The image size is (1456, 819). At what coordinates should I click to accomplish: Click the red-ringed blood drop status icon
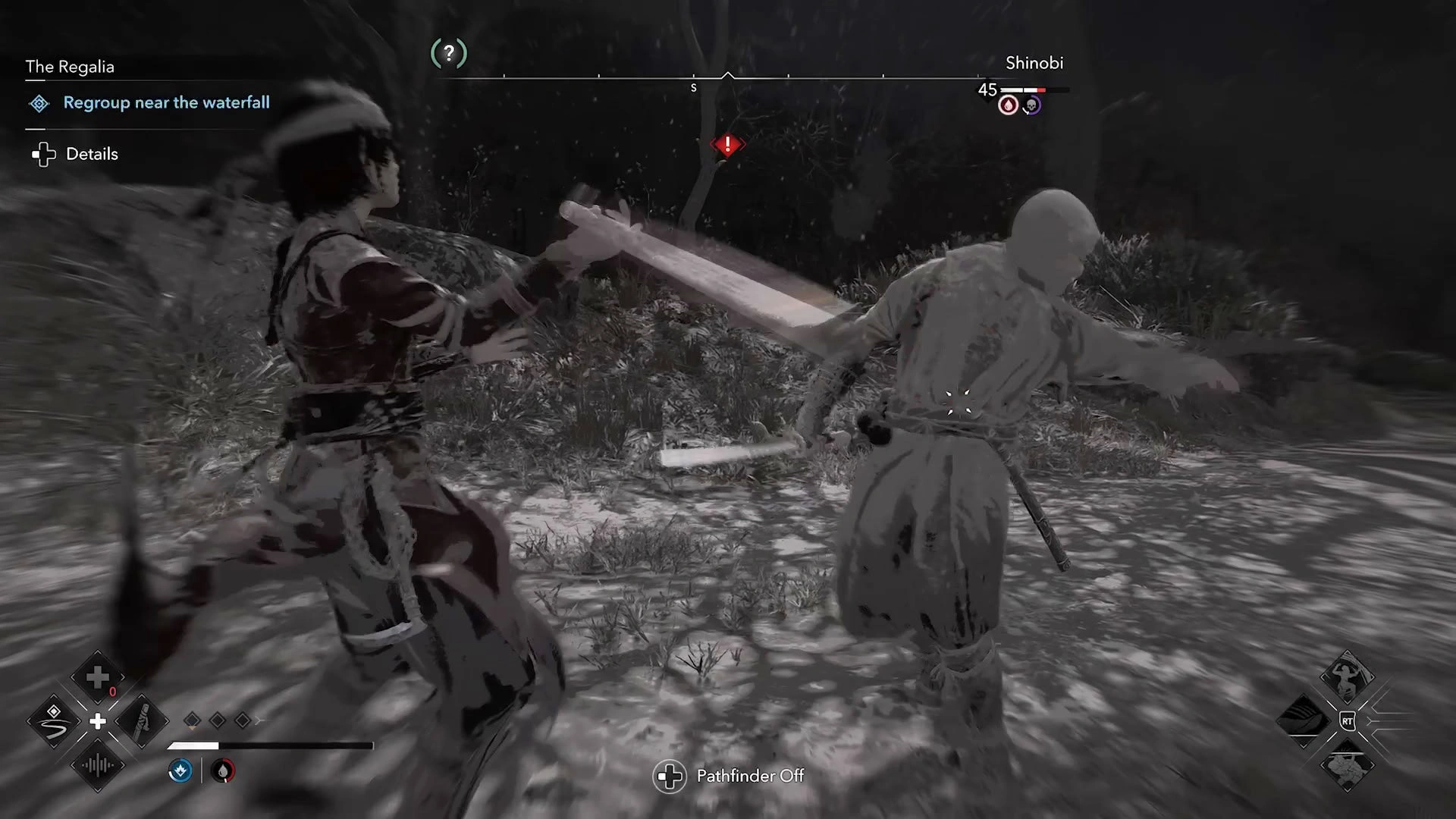222,771
